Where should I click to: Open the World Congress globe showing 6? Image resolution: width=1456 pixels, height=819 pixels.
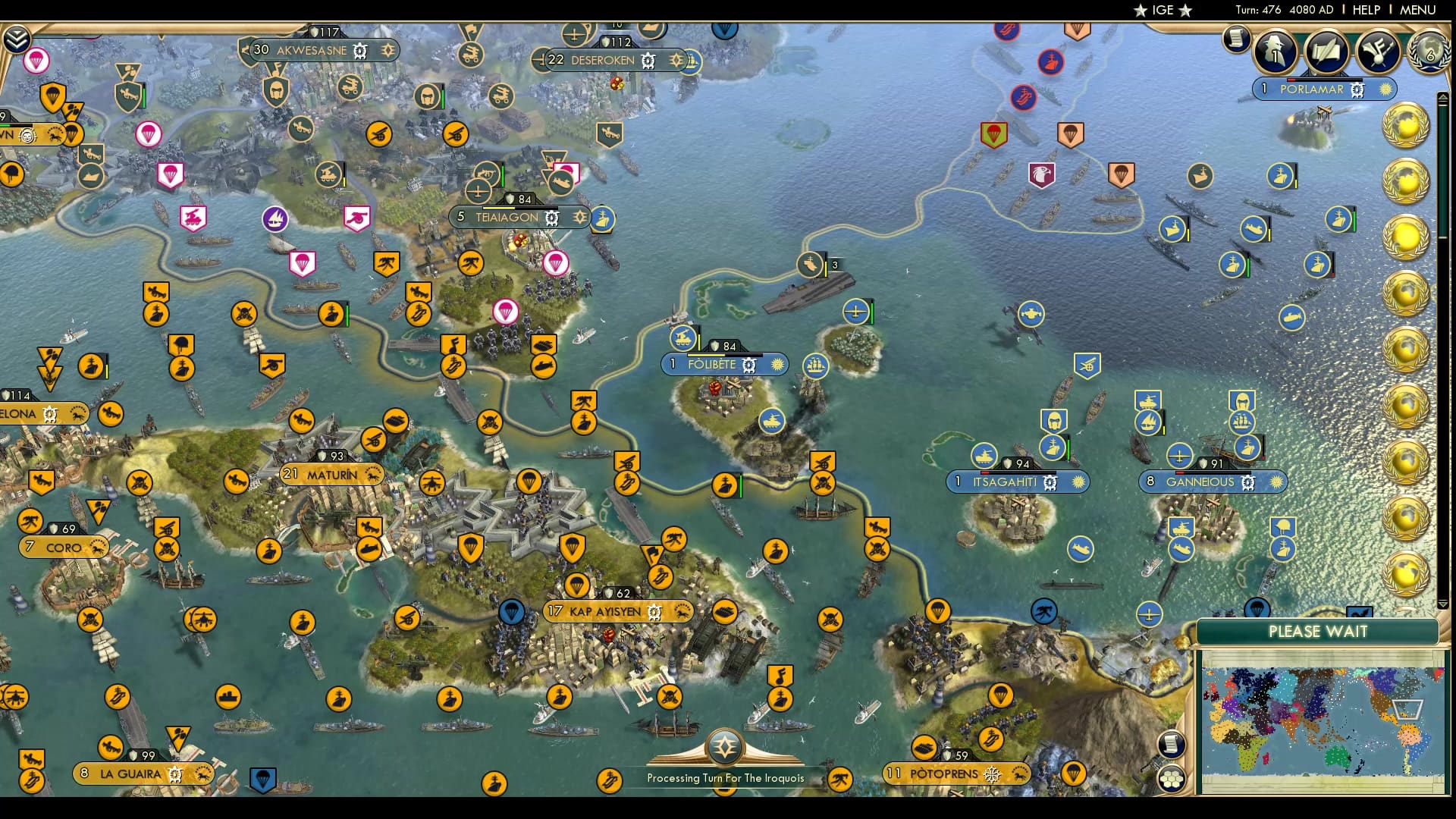pyautogui.click(x=1429, y=53)
